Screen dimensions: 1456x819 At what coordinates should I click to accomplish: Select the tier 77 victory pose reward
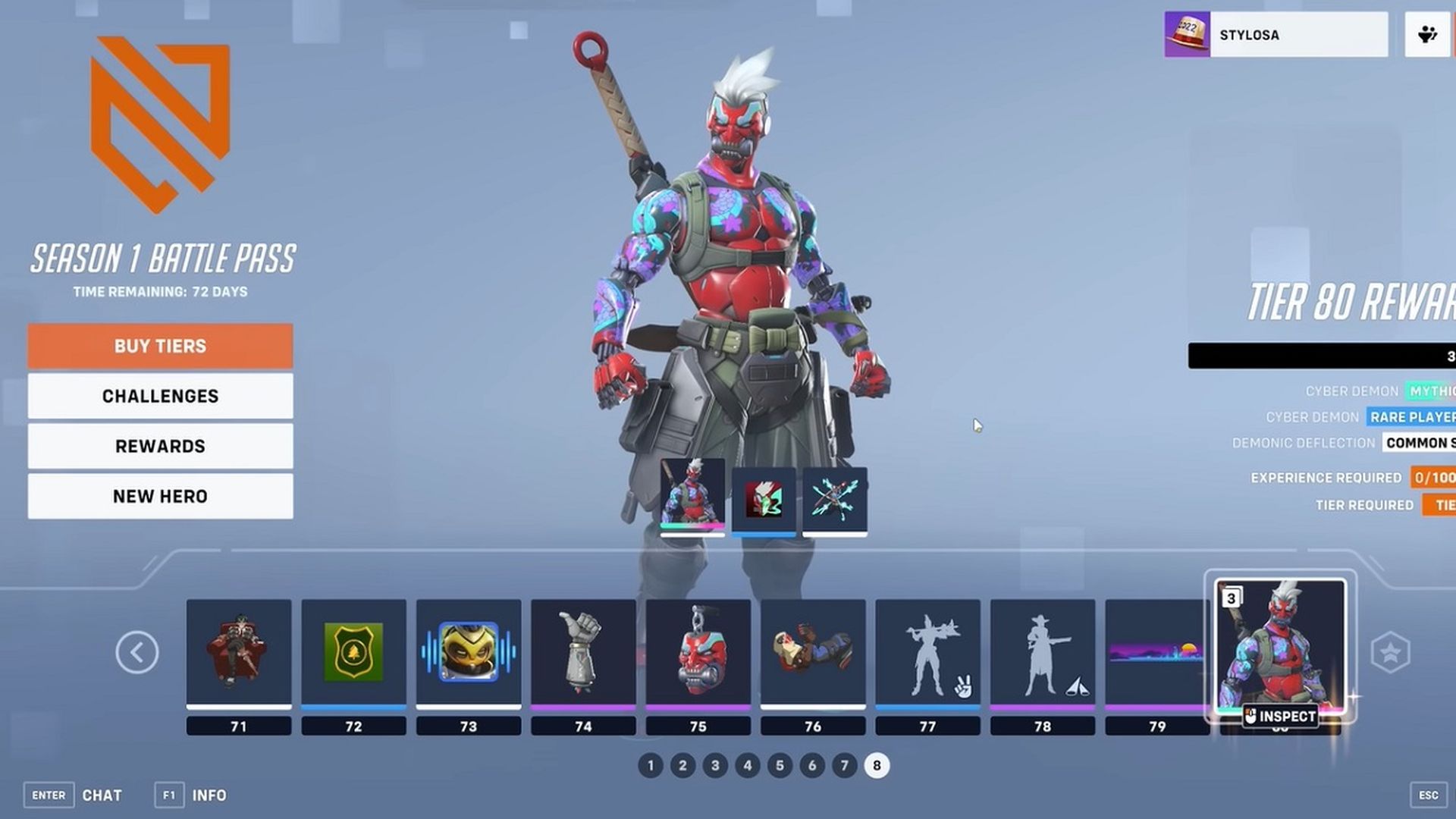(927, 653)
